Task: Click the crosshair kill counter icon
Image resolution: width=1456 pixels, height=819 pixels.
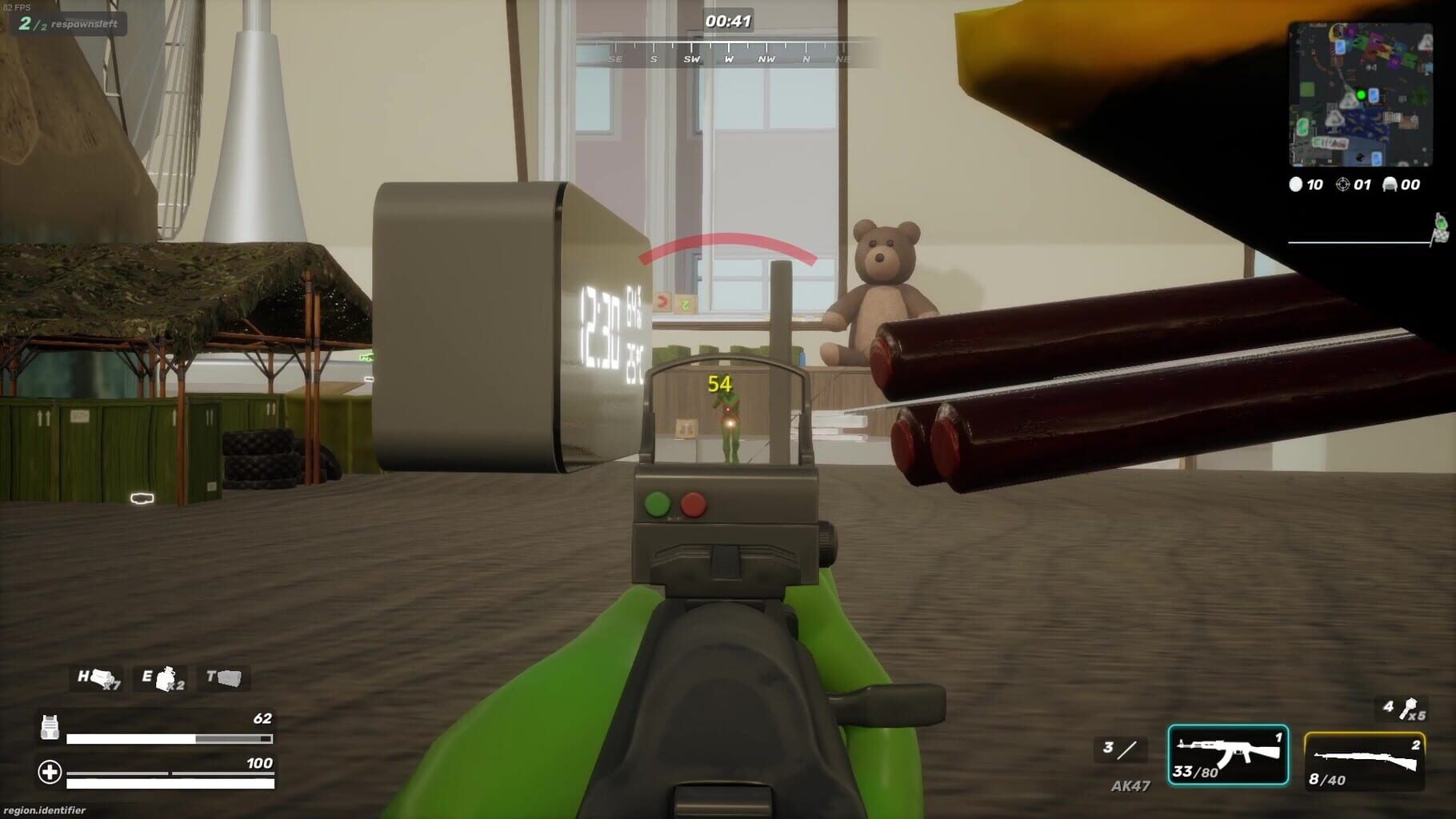Action: [1343, 184]
